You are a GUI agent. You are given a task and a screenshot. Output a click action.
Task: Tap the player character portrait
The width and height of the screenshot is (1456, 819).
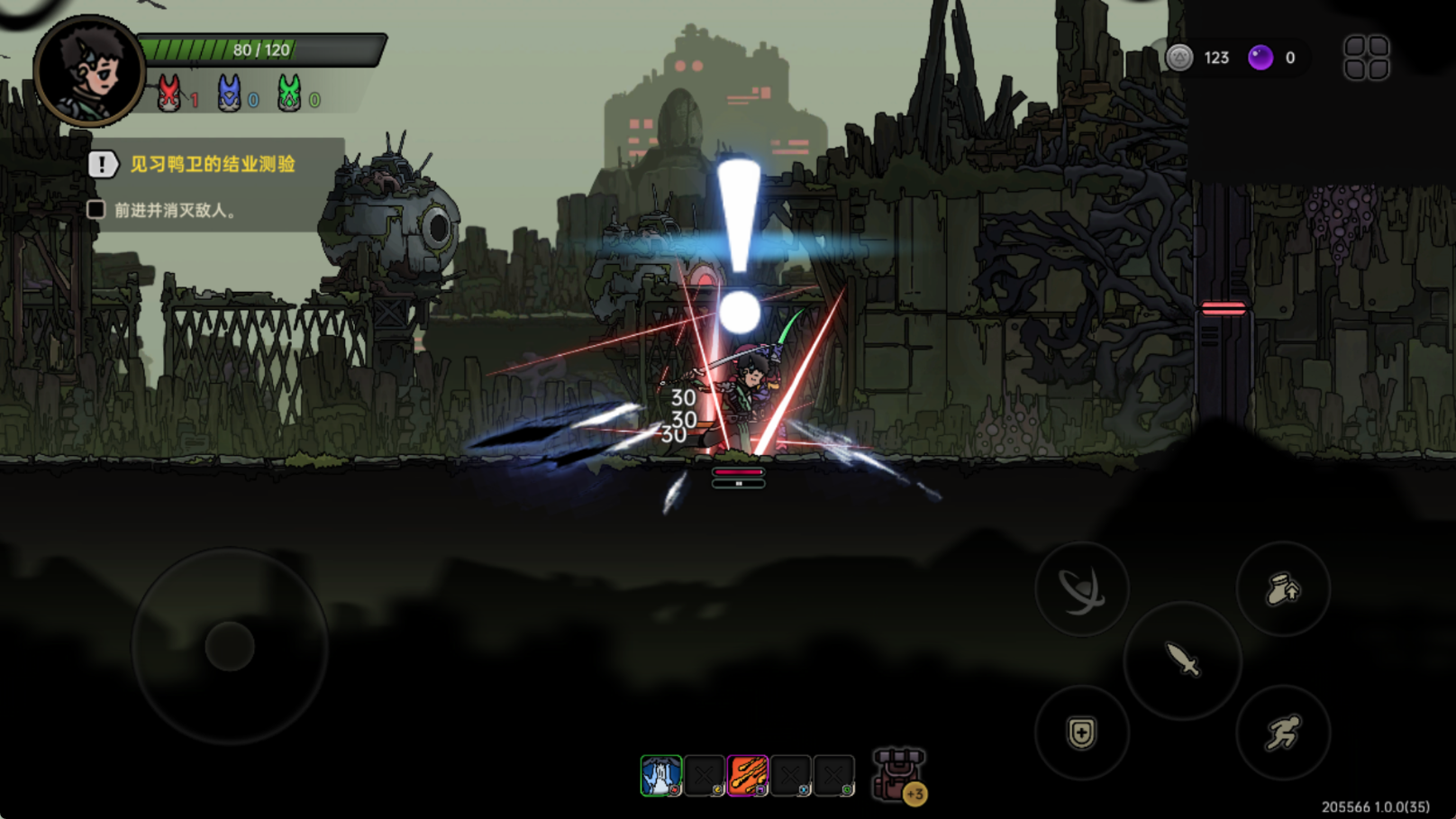[x=88, y=70]
